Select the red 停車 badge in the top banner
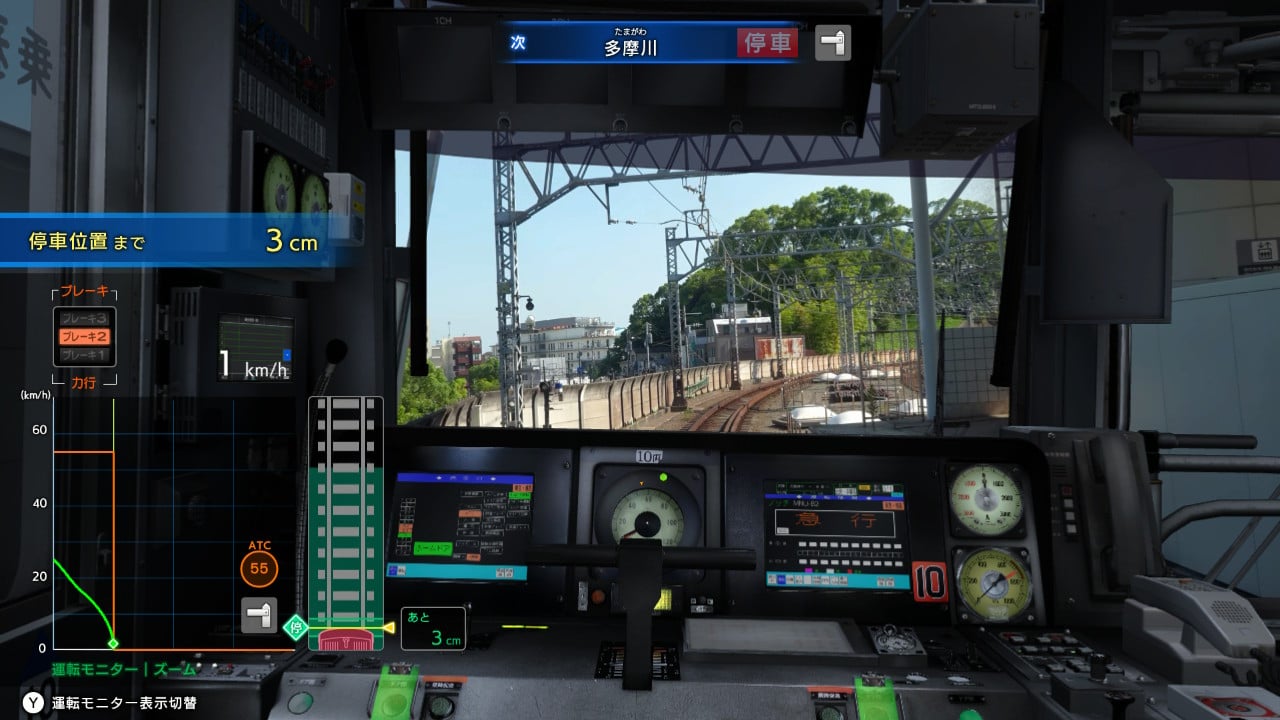1280x720 pixels. [x=766, y=43]
